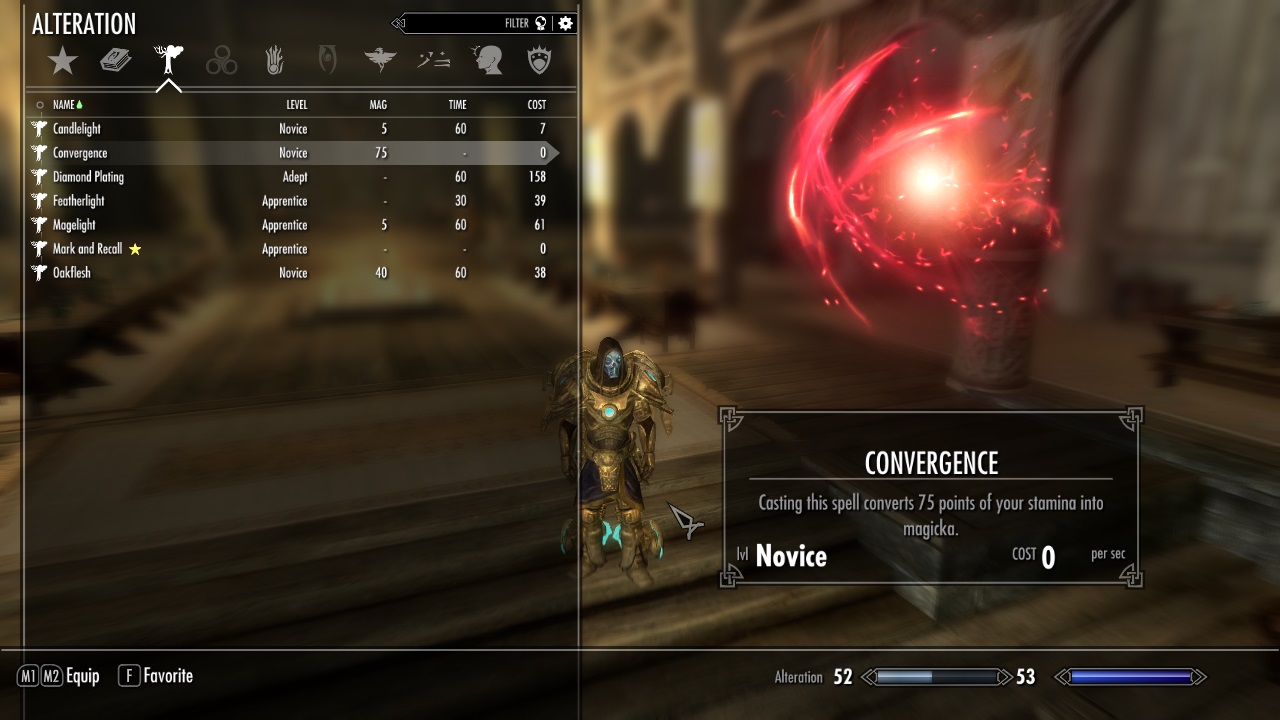Switch to the All spells book tab

[x=116, y=62]
